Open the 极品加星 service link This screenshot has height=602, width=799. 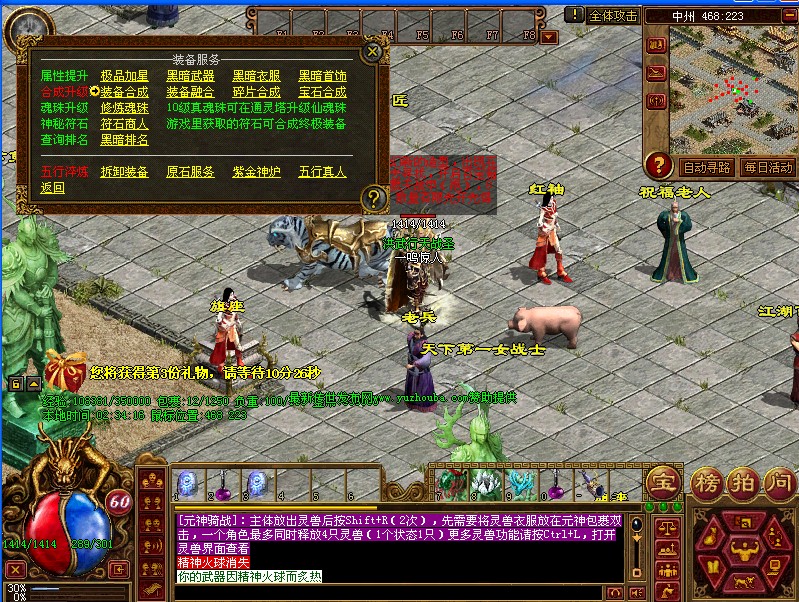[x=125, y=76]
